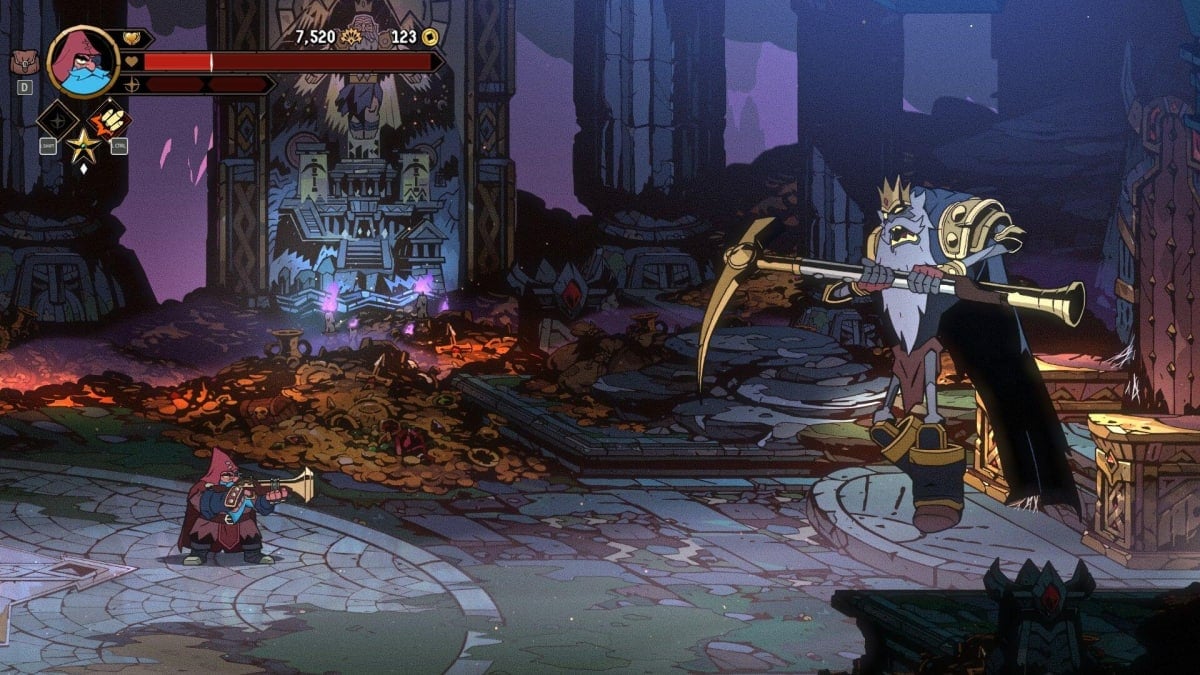Select the dark compass-star ability slot

[x=57, y=120]
